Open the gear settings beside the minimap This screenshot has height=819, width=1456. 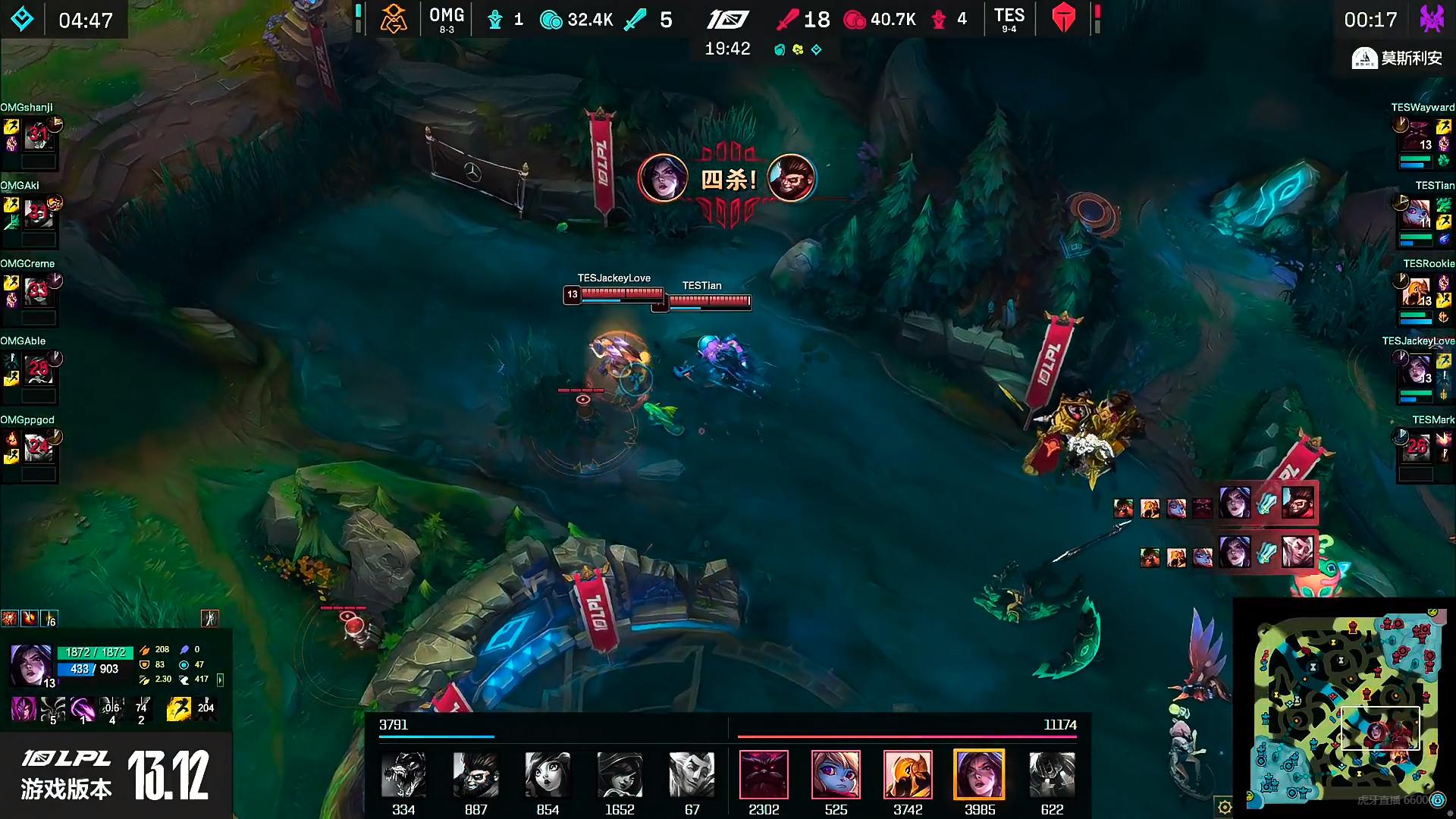1224,807
